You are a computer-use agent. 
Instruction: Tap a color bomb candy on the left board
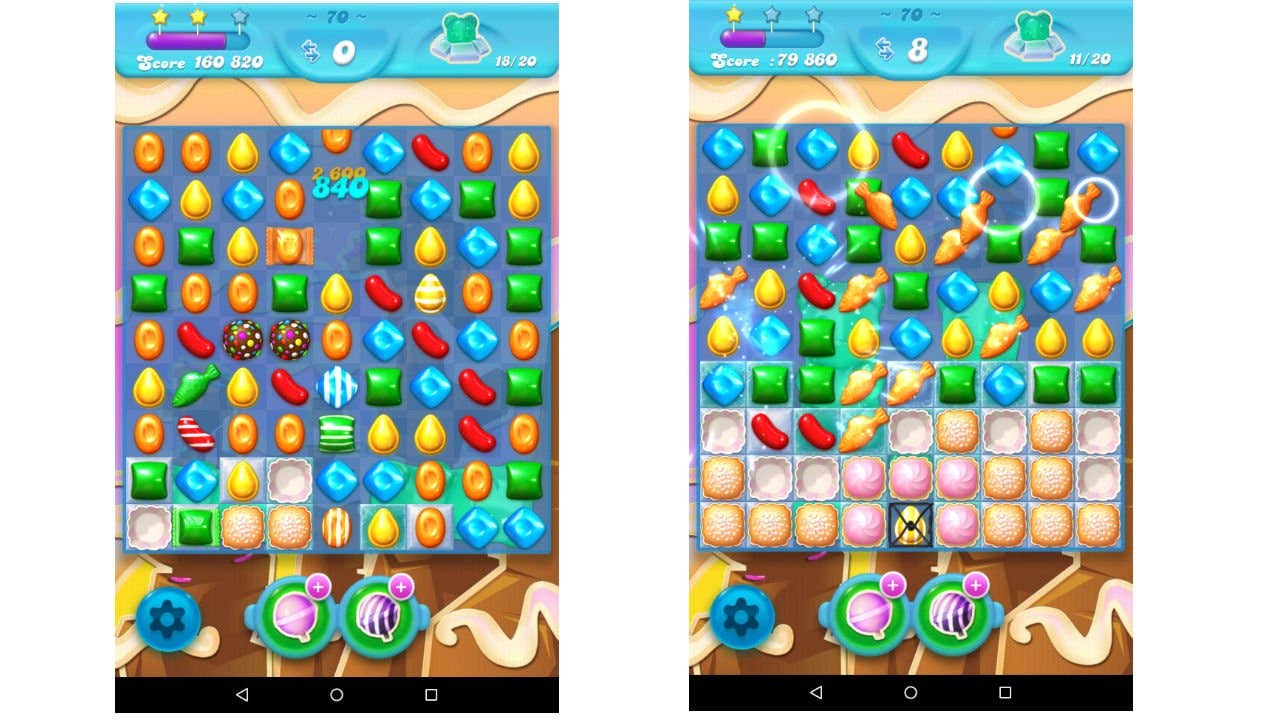(244, 340)
